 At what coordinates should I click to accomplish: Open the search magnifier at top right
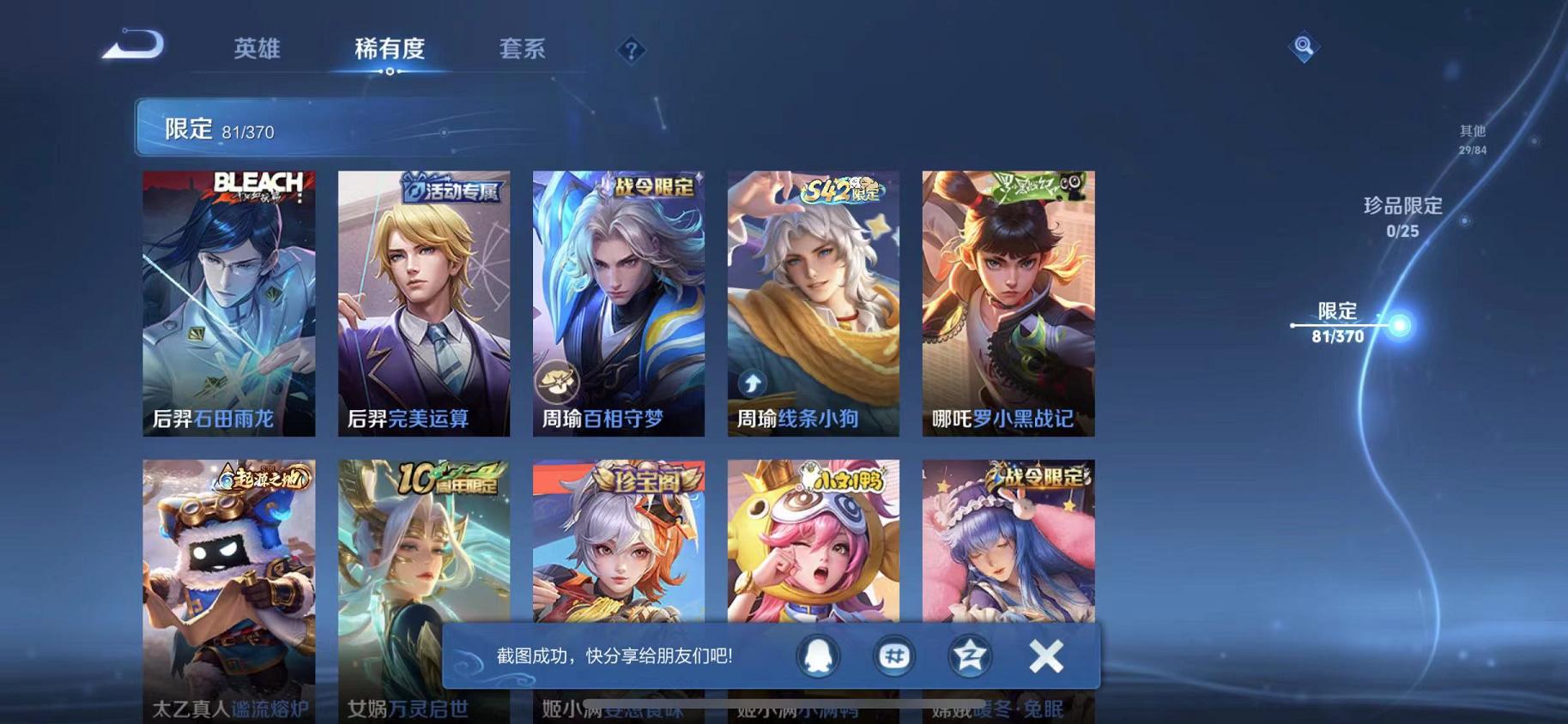pyautogui.click(x=1304, y=46)
